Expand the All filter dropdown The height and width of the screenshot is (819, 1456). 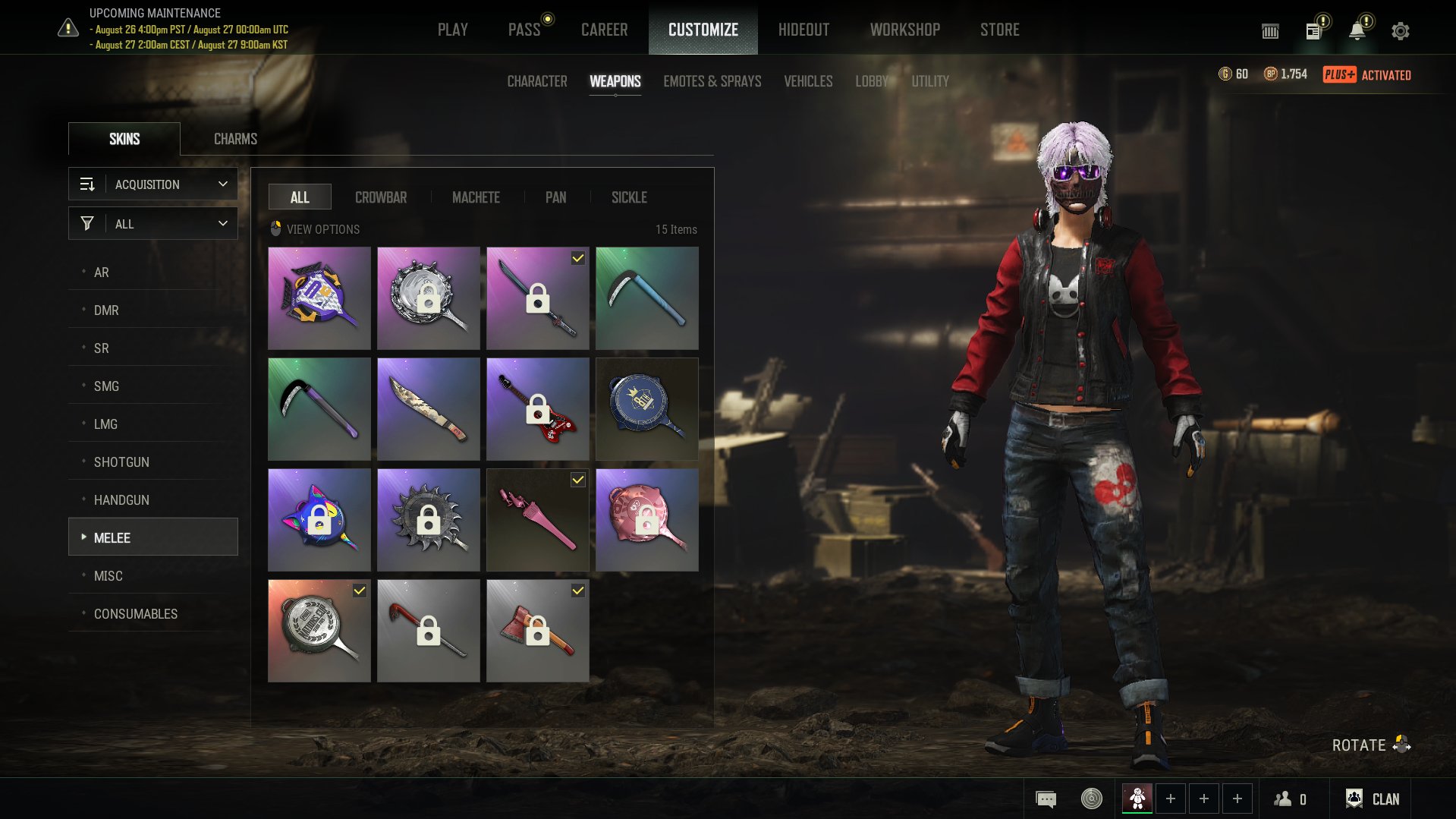(153, 224)
